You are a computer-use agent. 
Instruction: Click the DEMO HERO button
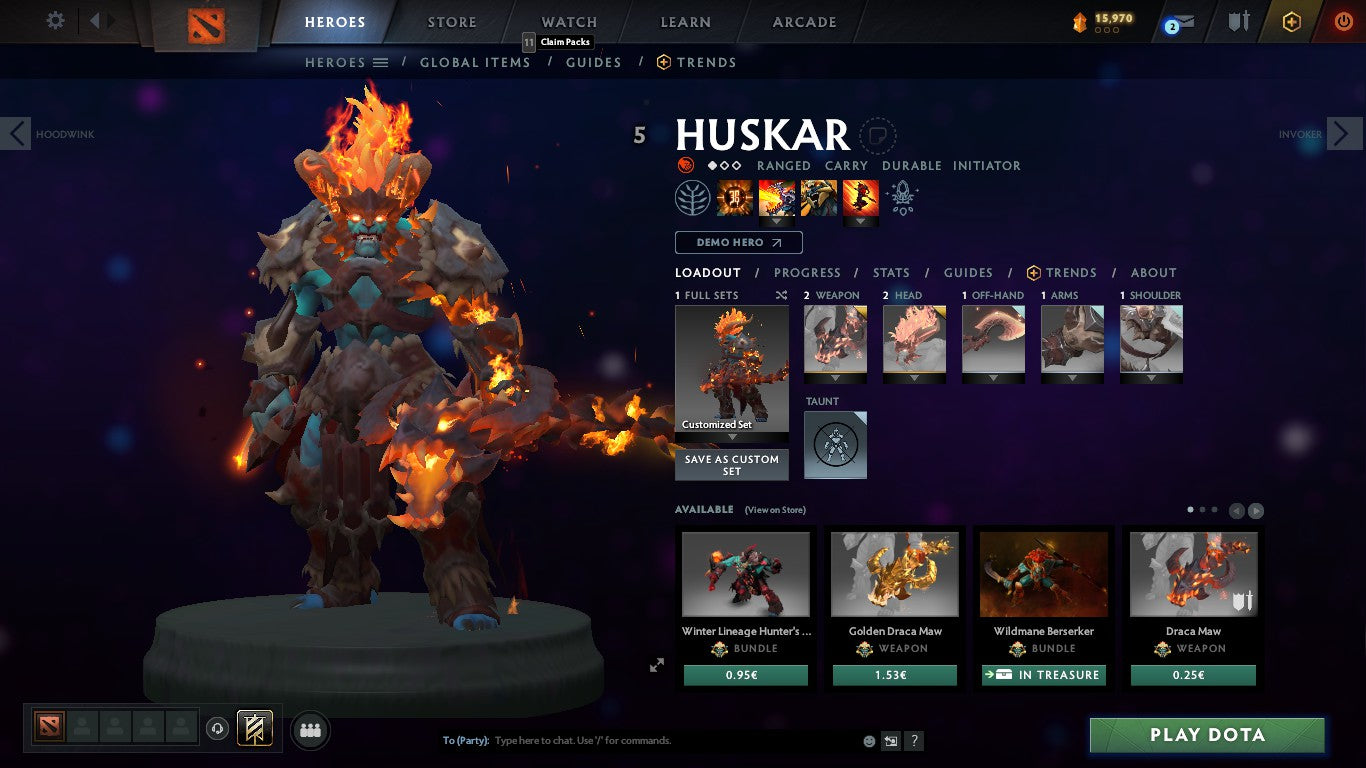click(738, 242)
